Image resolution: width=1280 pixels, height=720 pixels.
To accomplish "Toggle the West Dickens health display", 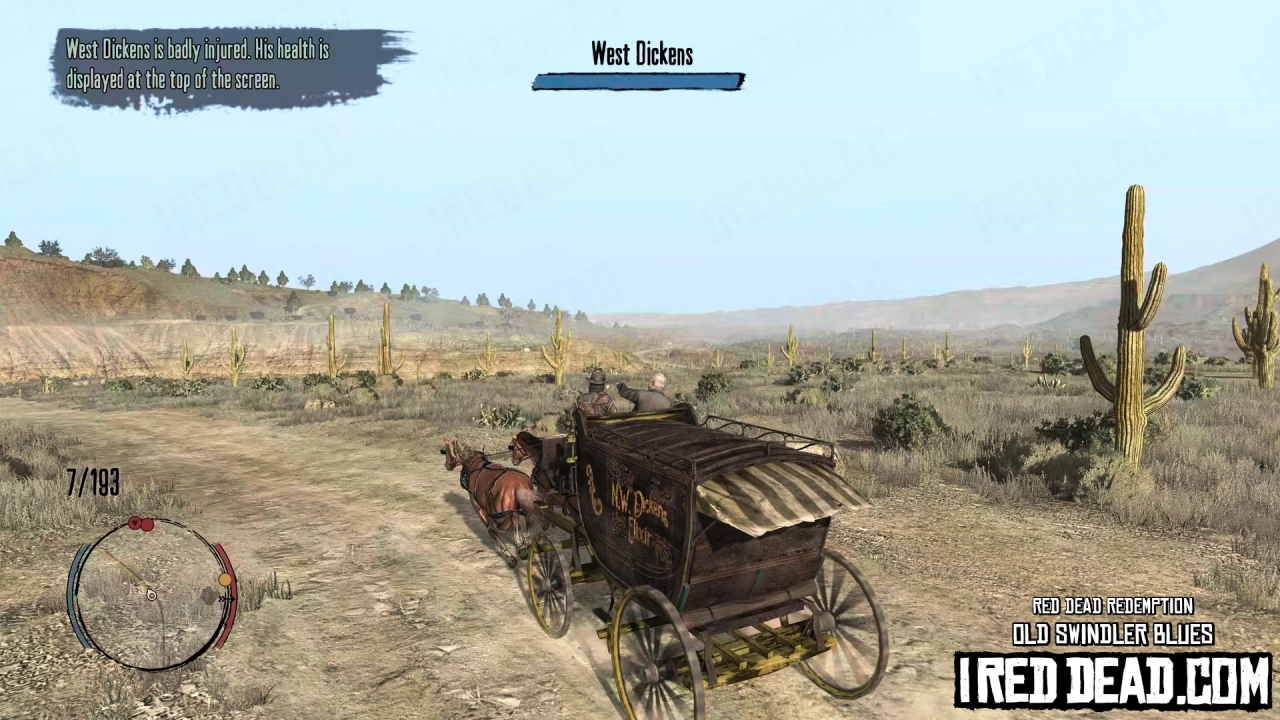I will point(638,82).
